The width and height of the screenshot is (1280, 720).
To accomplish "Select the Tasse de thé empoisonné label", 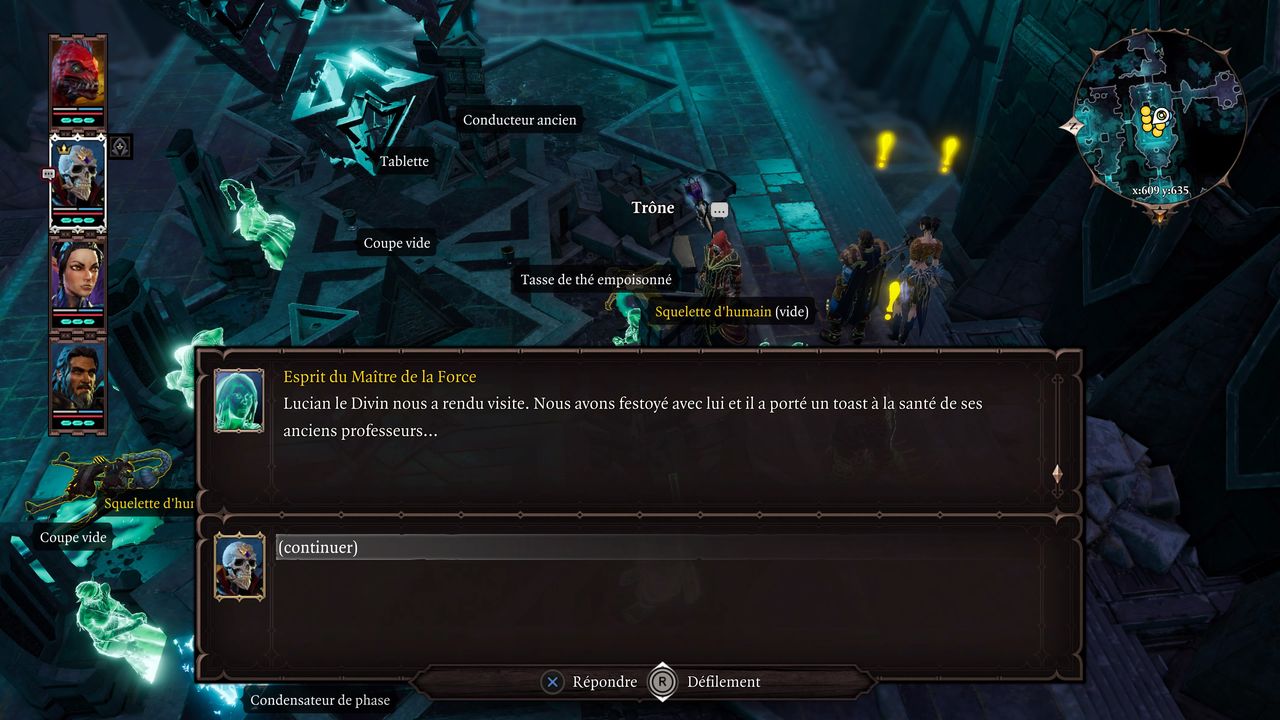I will click(596, 280).
